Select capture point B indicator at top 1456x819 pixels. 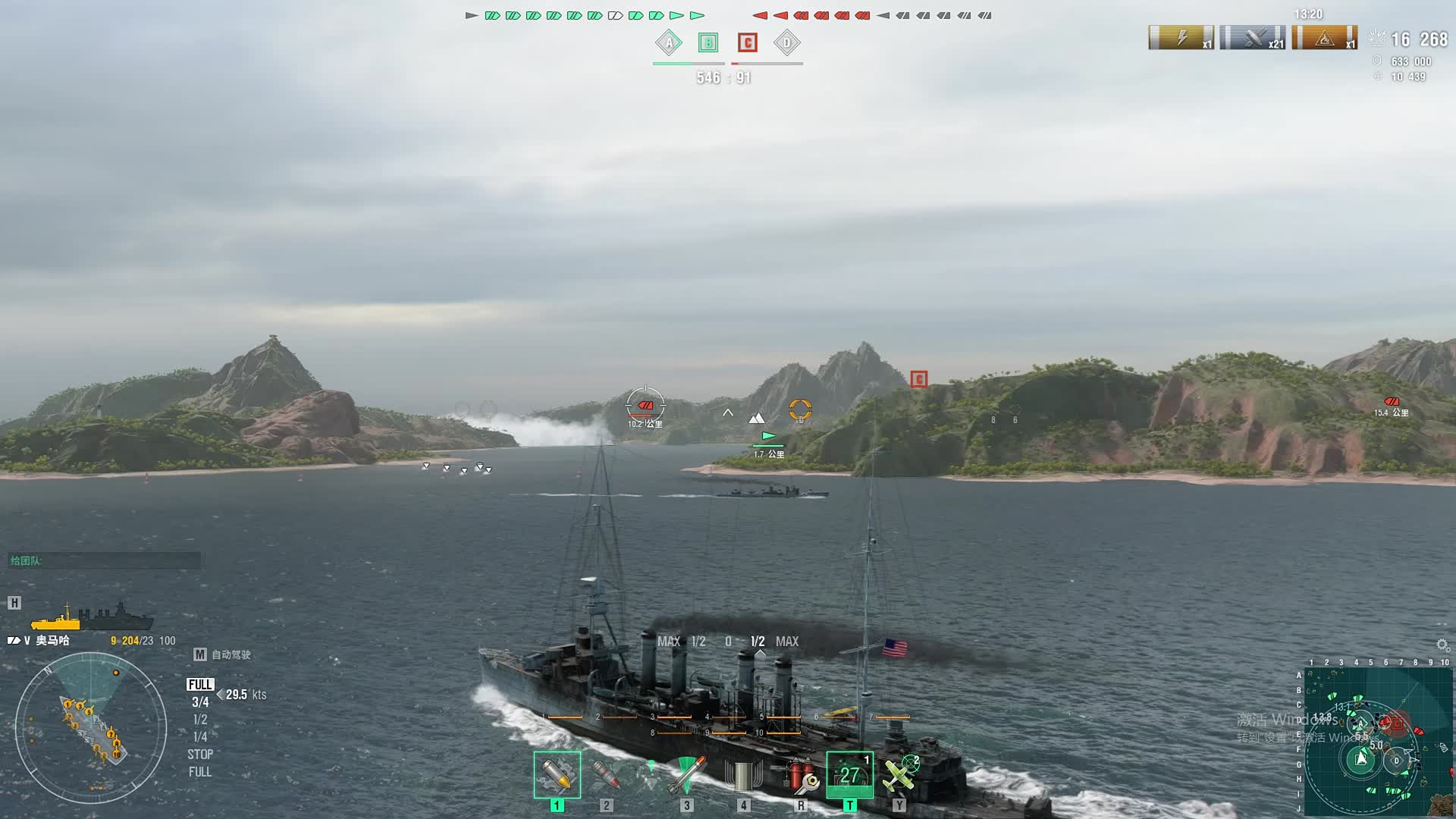point(708,43)
